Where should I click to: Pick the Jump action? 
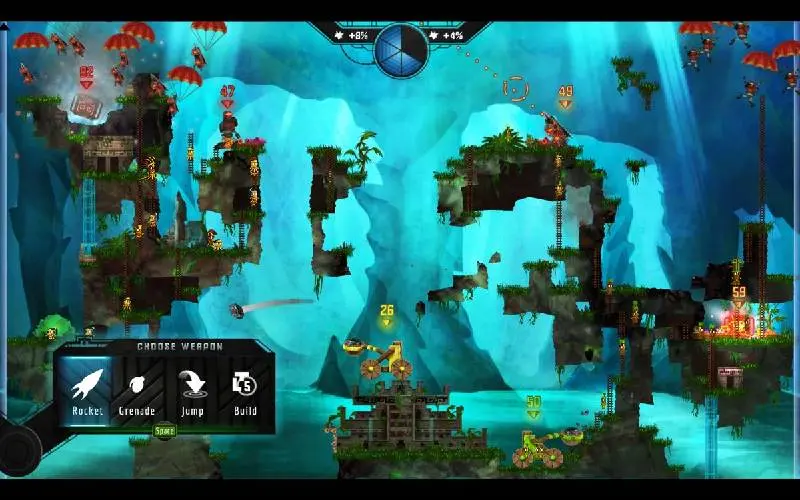tap(191, 390)
